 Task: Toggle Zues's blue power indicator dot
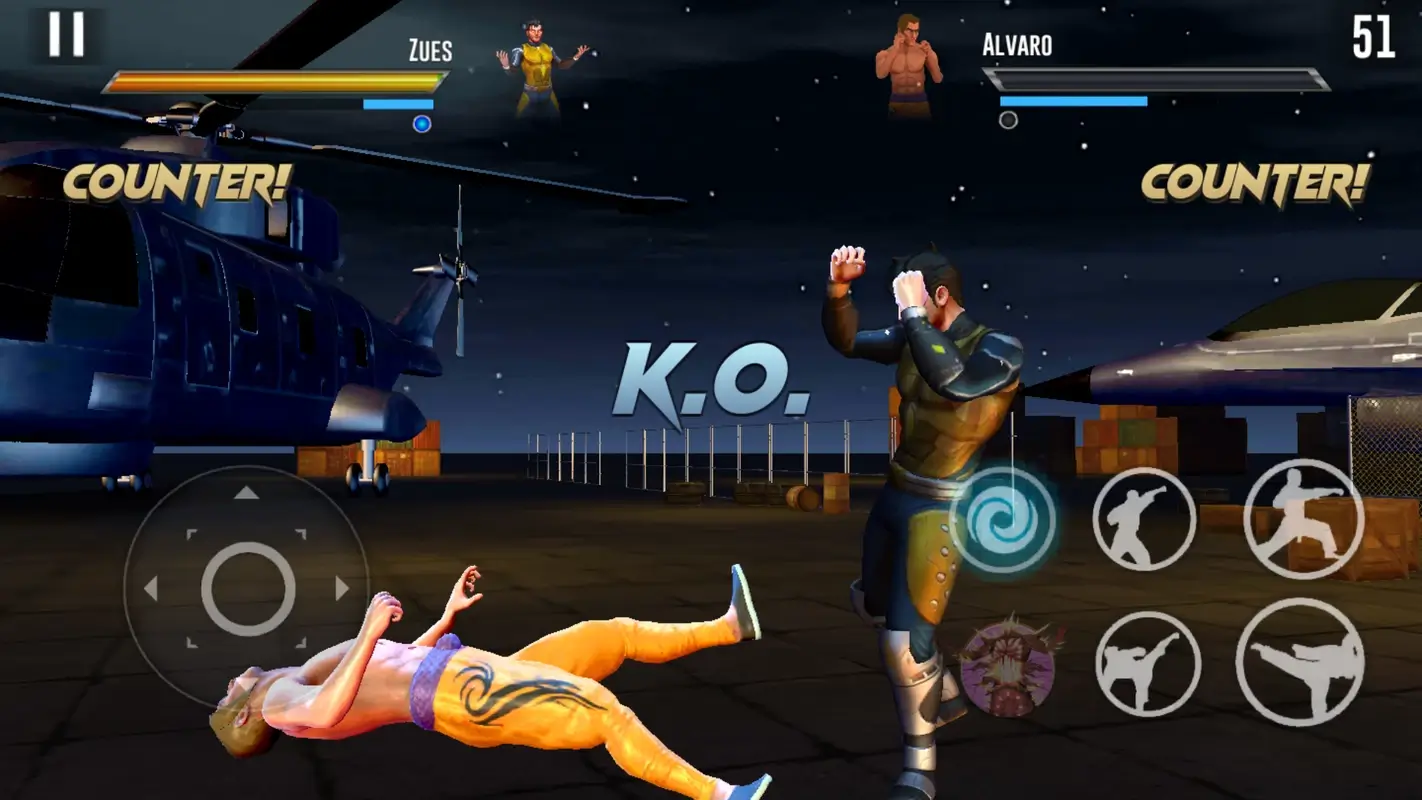[x=421, y=123]
